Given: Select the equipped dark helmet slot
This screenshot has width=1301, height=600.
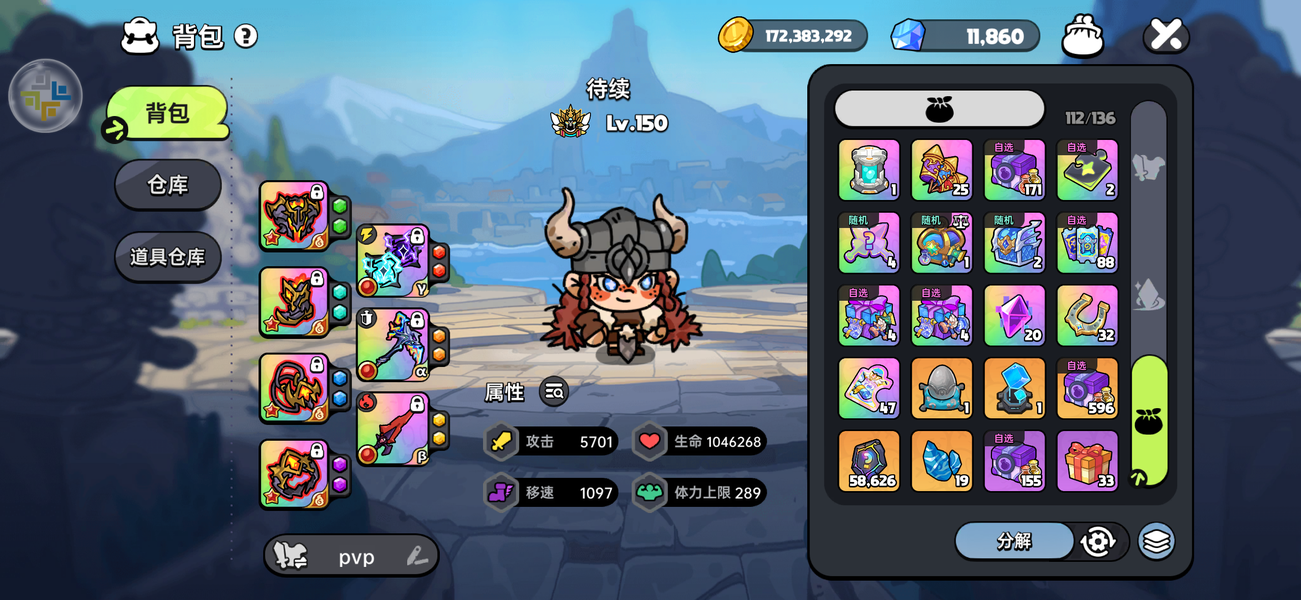Looking at the screenshot, I should tap(295, 215).
